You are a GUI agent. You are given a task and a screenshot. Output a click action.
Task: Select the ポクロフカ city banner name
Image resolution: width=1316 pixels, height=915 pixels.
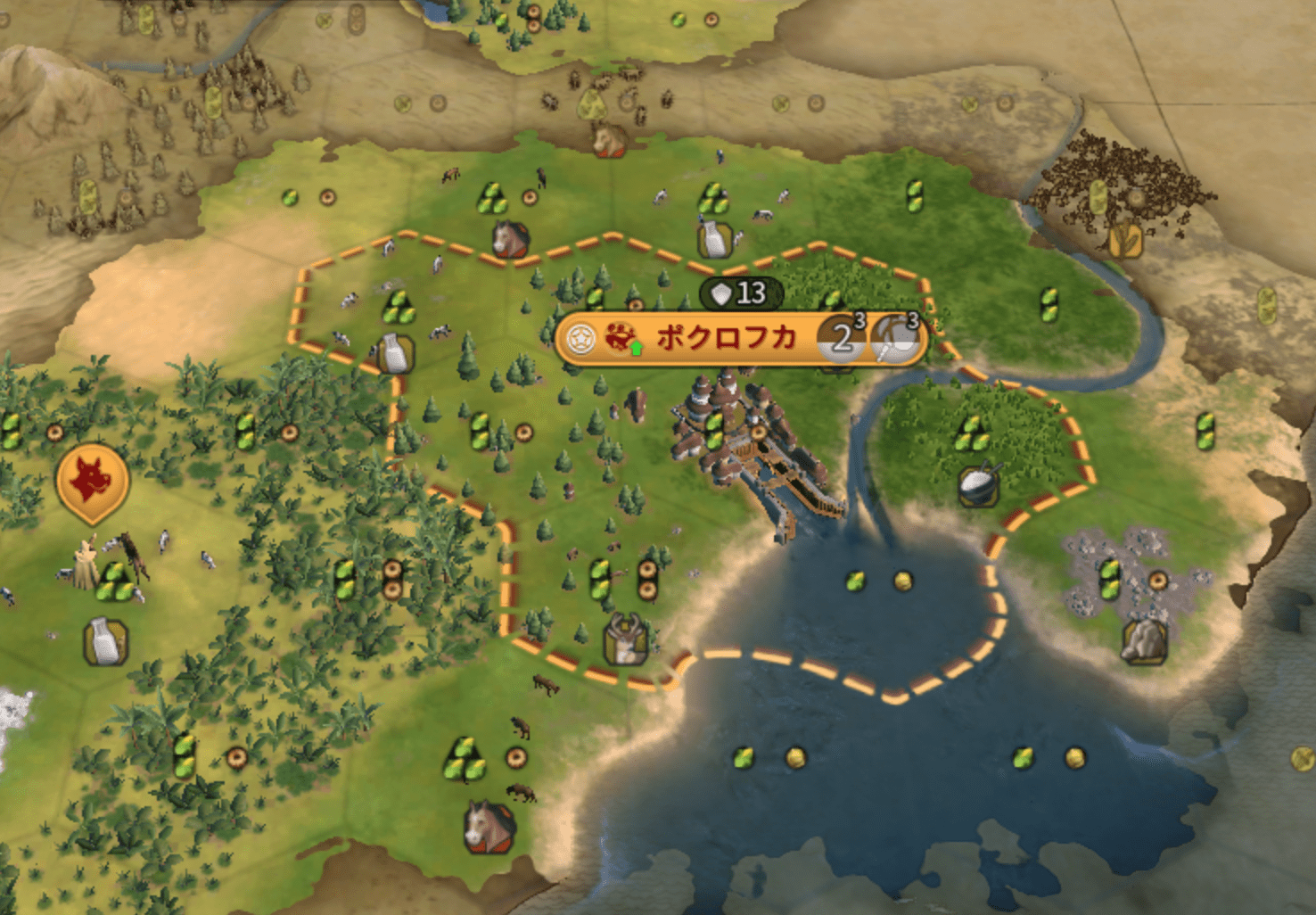[x=725, y=338]
